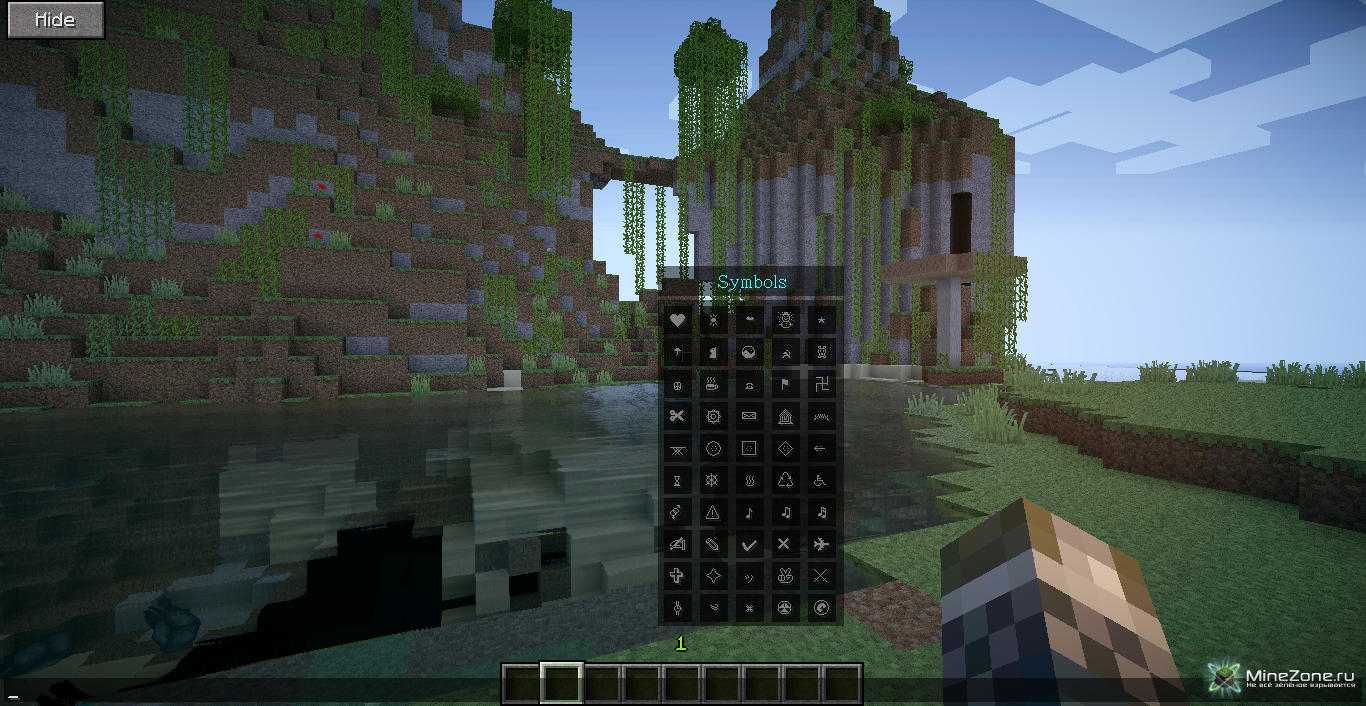The image size is (1366, 706).
Task: Select the chess knight symbol
Action: pyautogui.click(x=713, y=353)
